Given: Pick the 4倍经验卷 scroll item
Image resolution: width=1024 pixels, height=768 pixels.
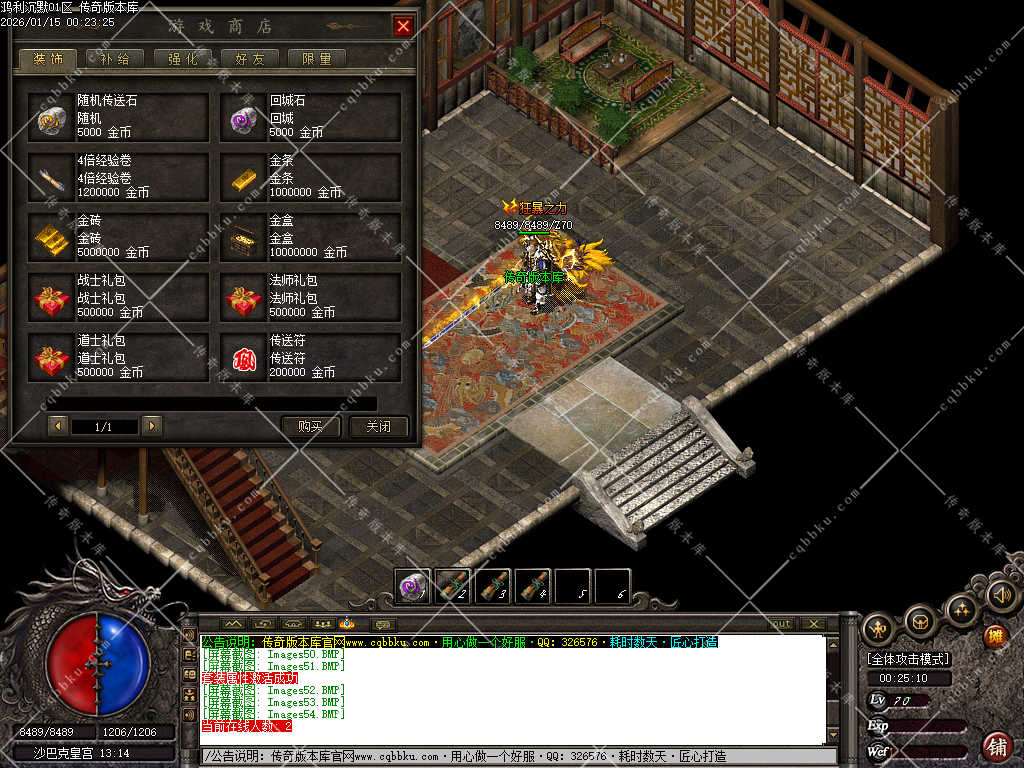Looking at the screenshot, I should 118,177.
